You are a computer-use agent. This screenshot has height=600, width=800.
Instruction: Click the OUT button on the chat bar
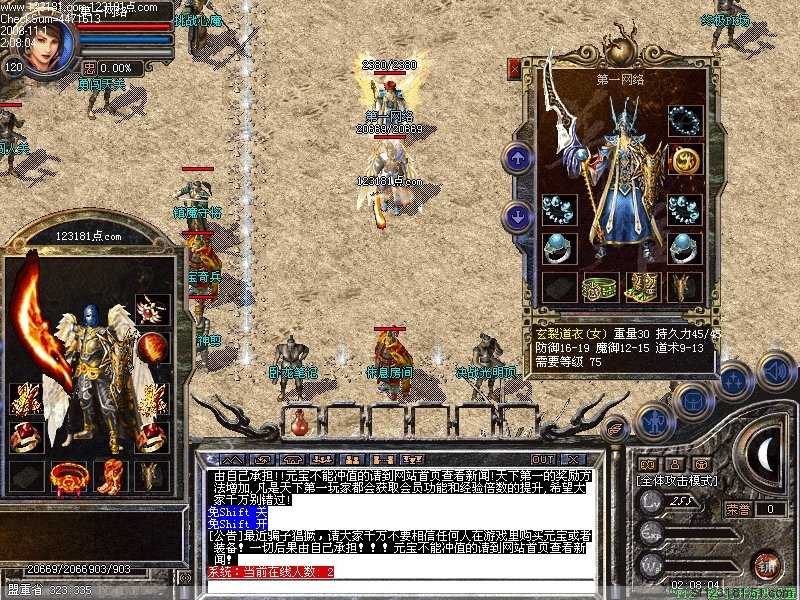542,460
